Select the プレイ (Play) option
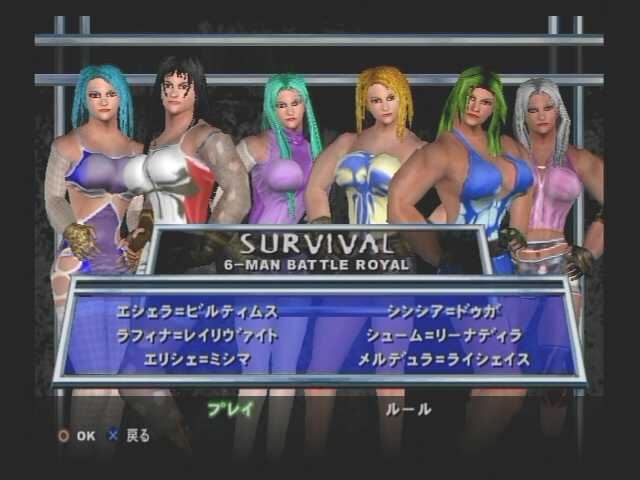 pos(231,408)
